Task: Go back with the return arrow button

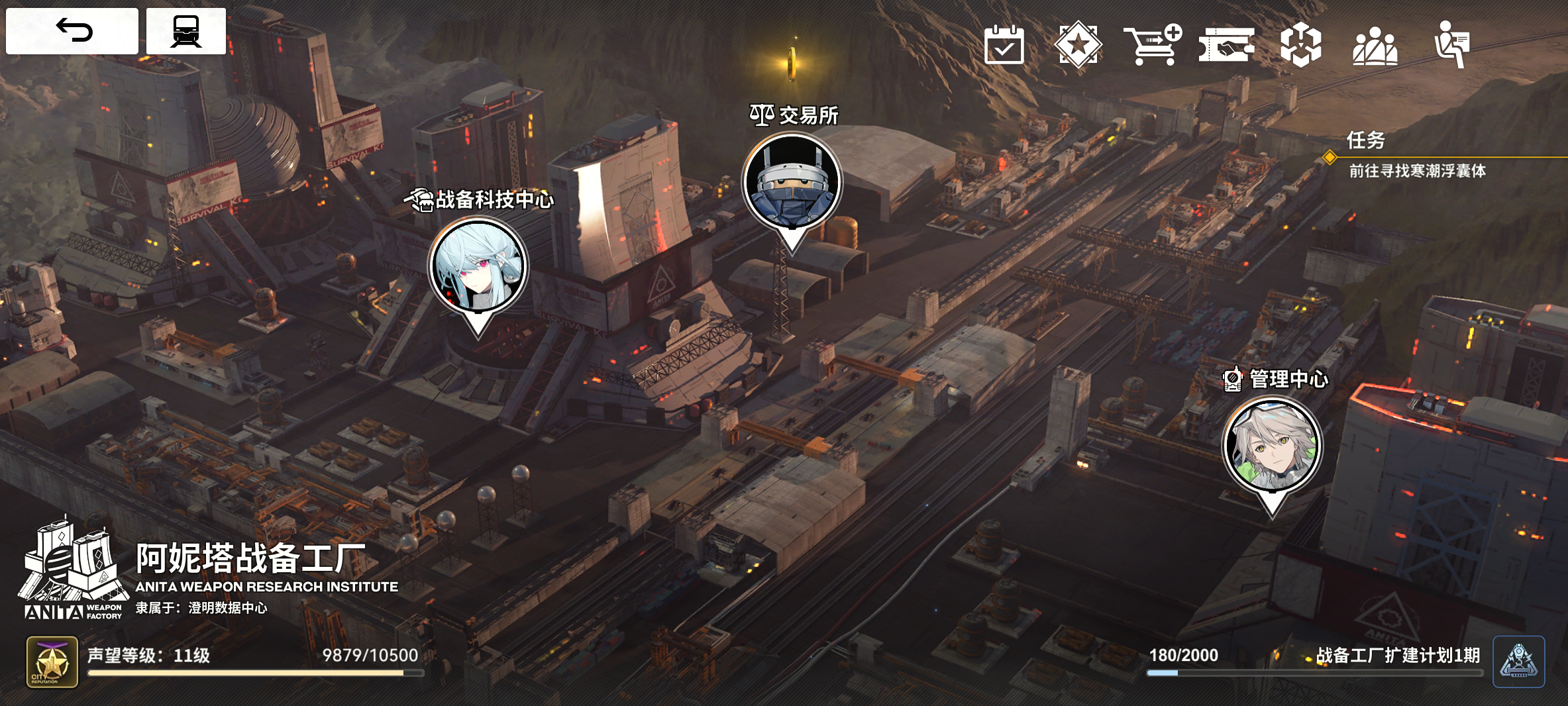Action: tap(72, 30)
